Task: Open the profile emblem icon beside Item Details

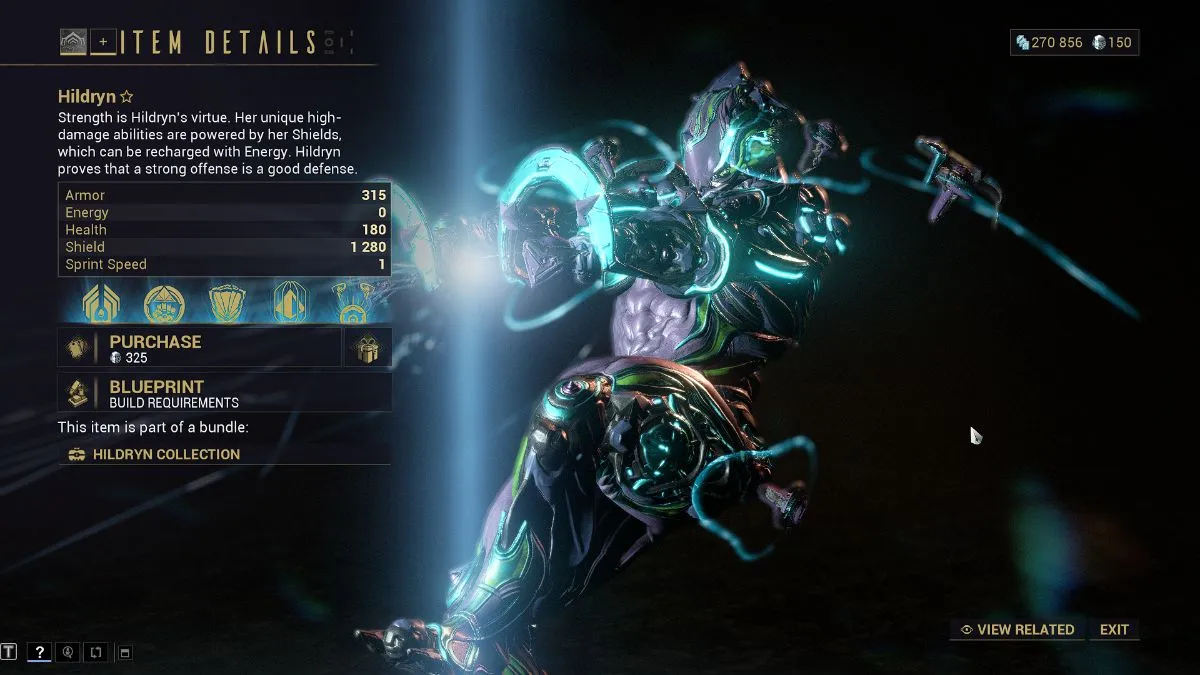Action: click(x=73, y=42)
